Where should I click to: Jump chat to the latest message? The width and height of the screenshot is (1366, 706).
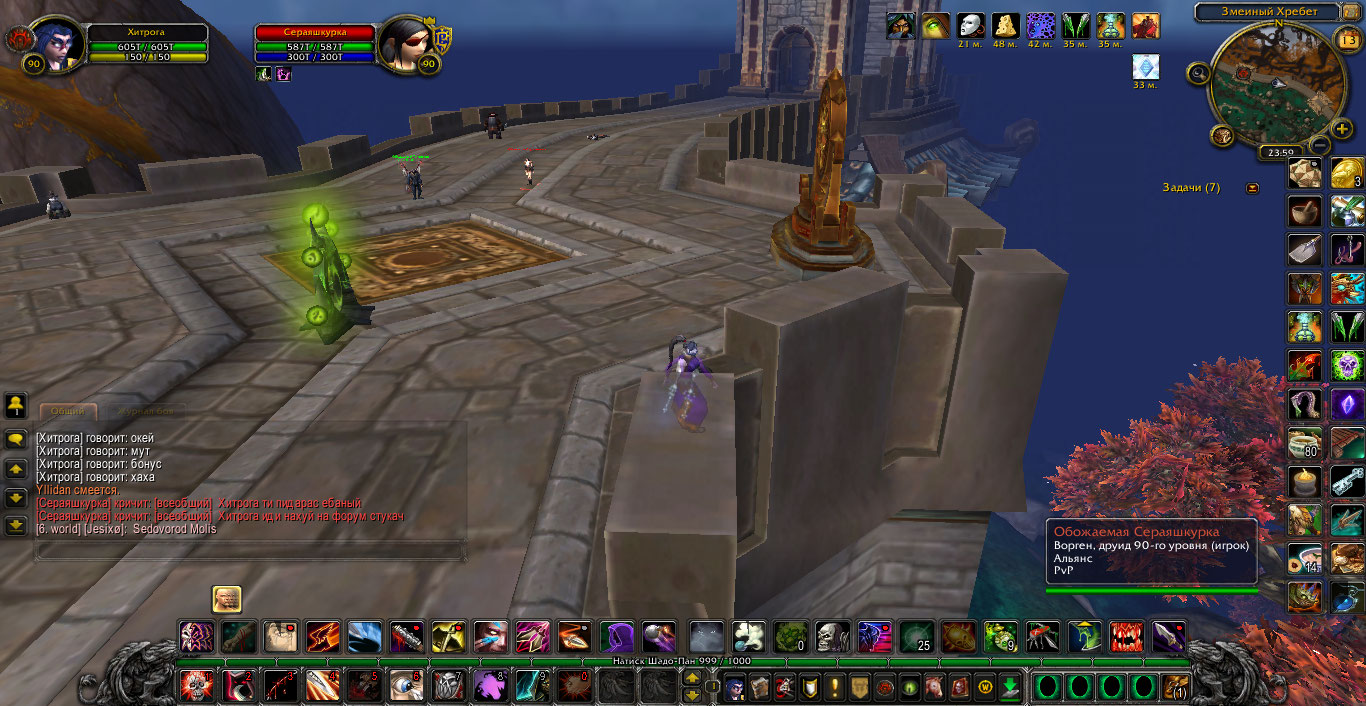pos(16,525)
